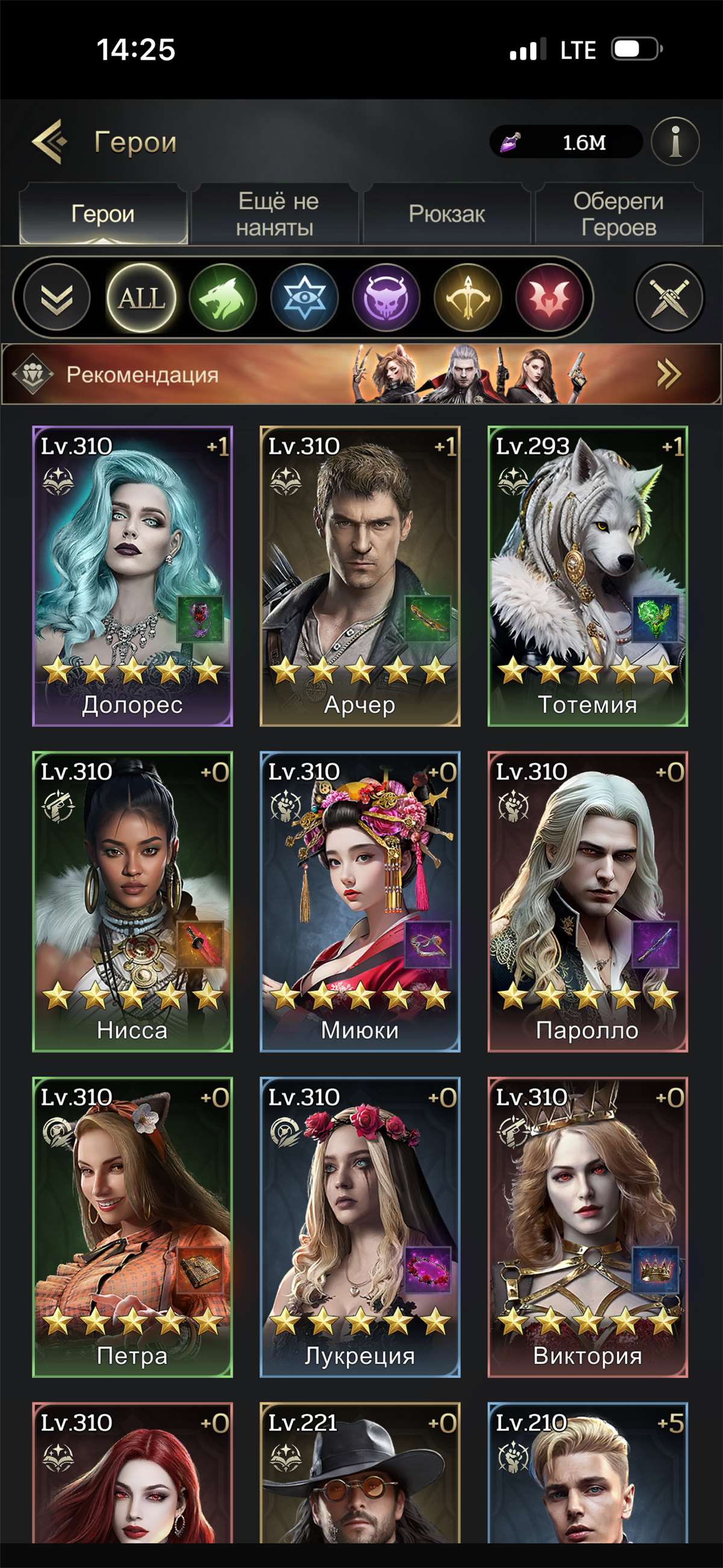
Task: Filter heroes by purple horned skull faction
Action: tap(386, 298)
